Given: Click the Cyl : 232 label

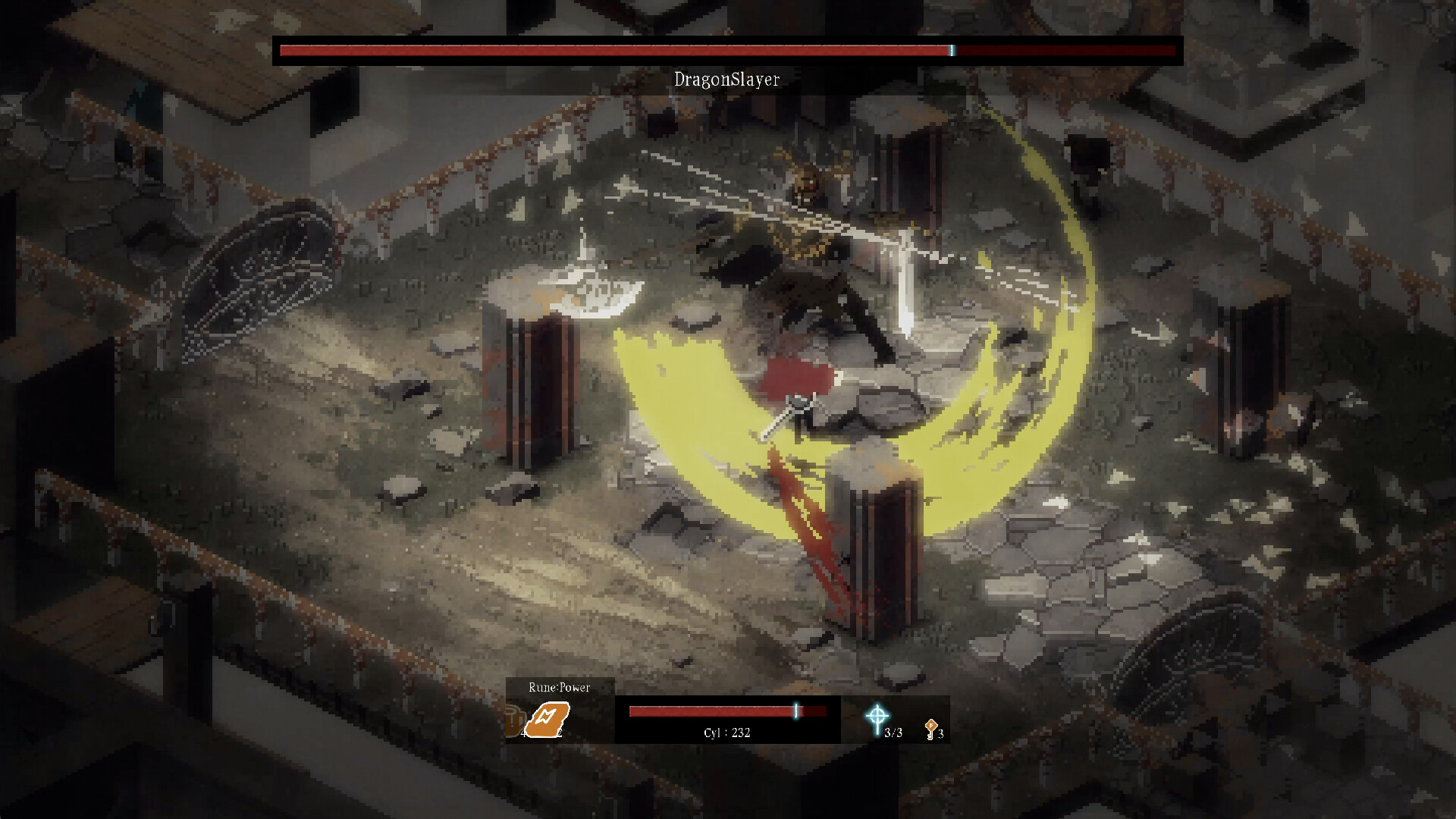Looking at the screenshot, I should 726,732.
